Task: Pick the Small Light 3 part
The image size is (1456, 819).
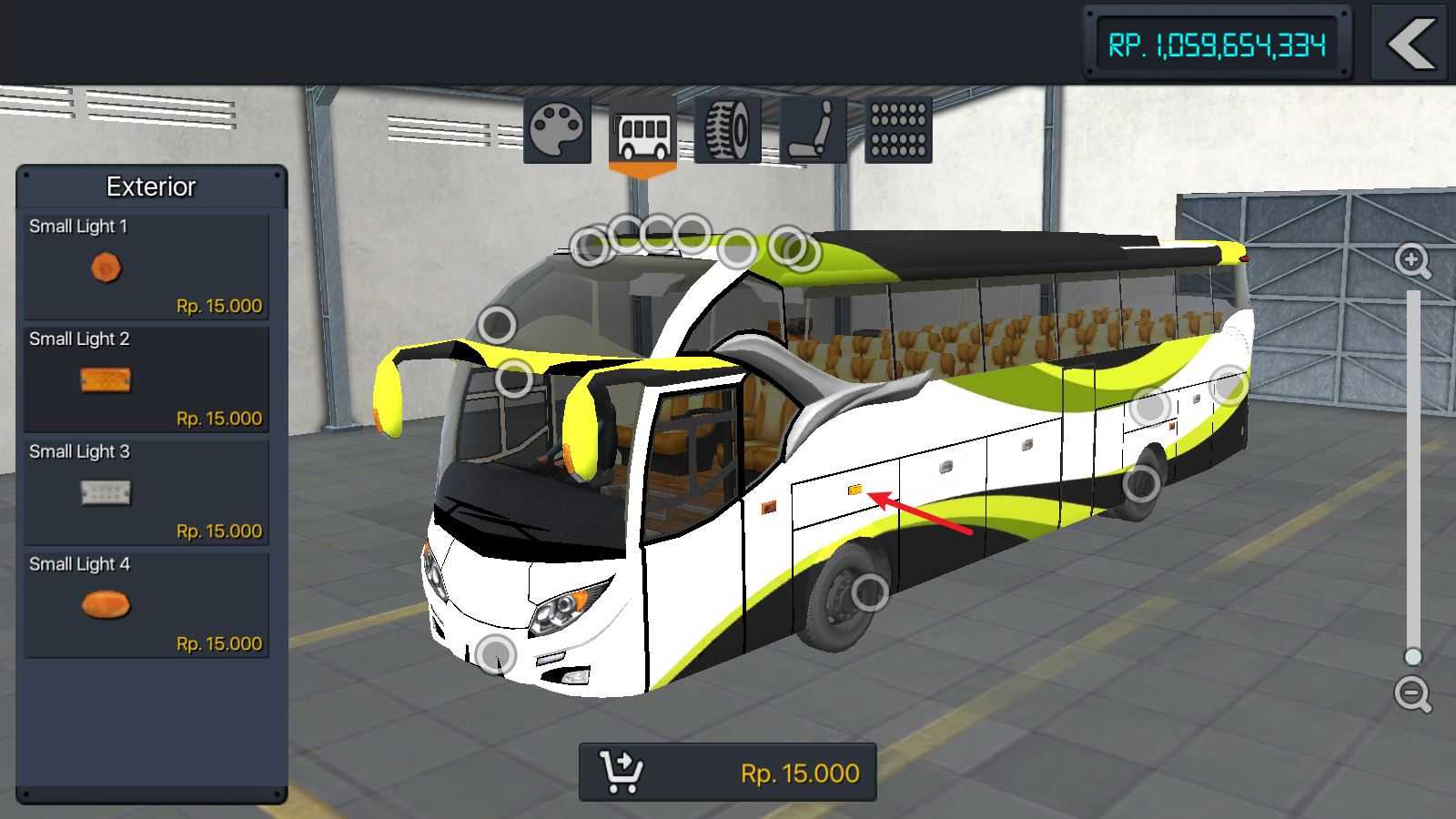Action: click(147, 492)
